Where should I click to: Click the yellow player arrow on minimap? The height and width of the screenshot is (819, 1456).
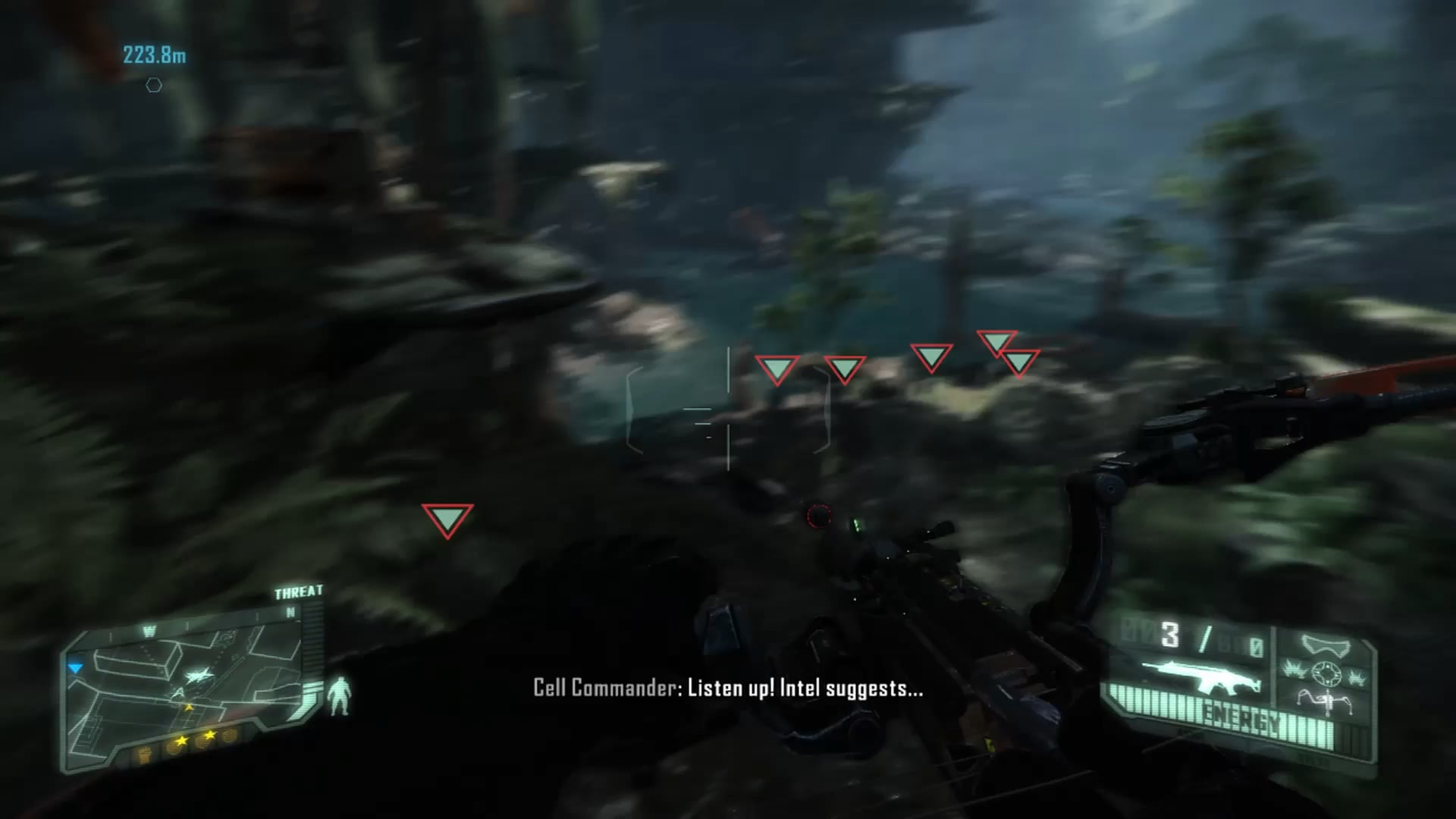[189, 707]
